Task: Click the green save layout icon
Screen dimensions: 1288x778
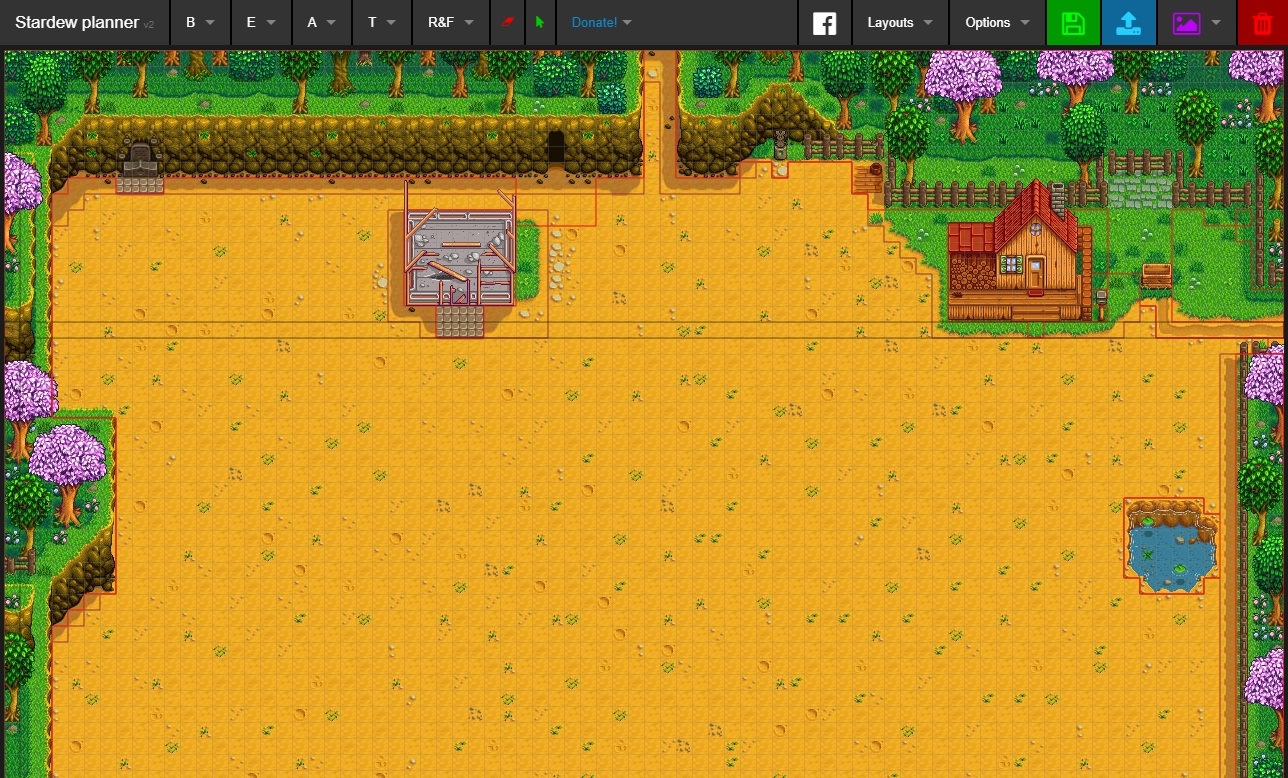Action: click(x=1073, y=22)
